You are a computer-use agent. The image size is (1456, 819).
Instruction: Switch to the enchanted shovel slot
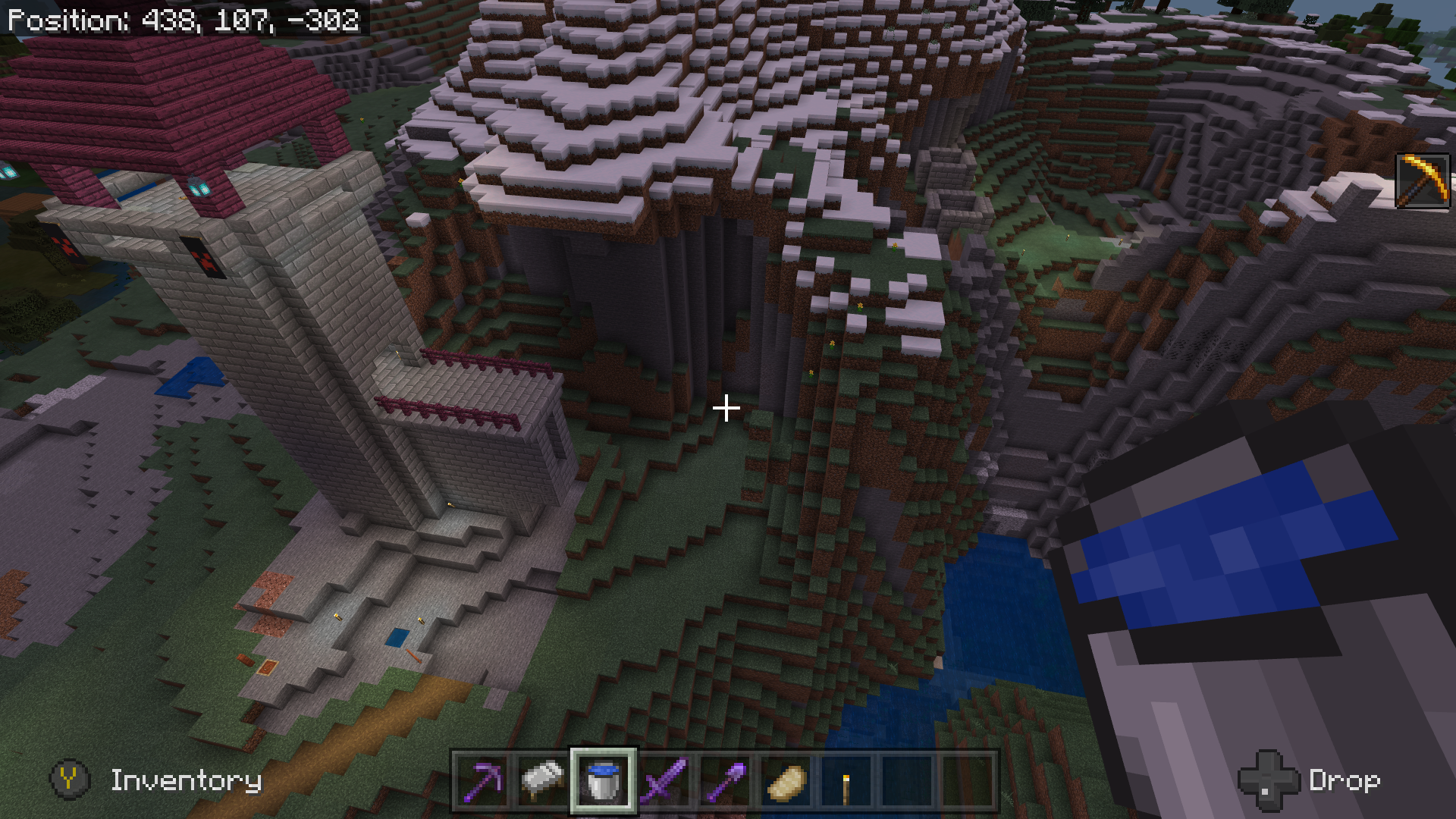tap(725, 780)
